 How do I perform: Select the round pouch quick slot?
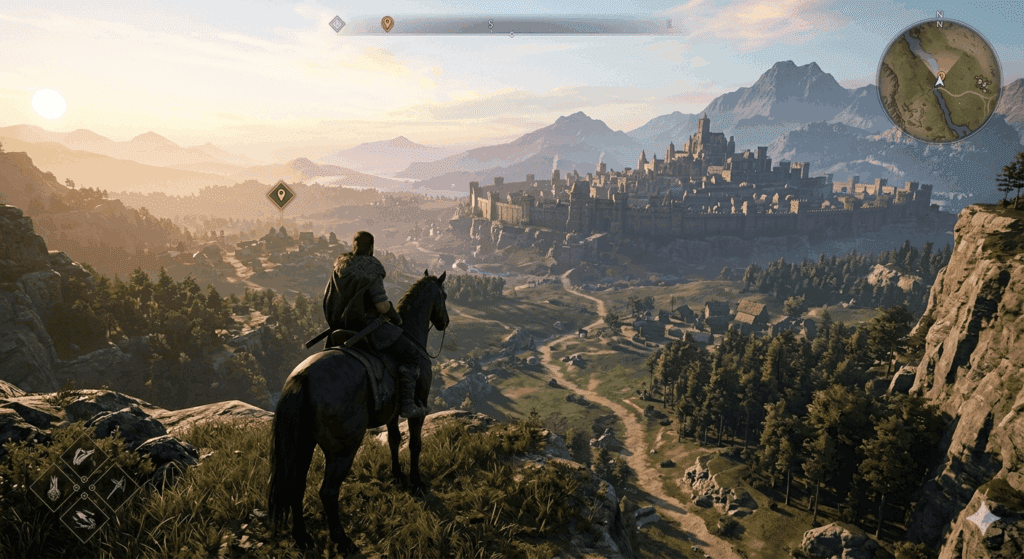click(x=53, y=489)
